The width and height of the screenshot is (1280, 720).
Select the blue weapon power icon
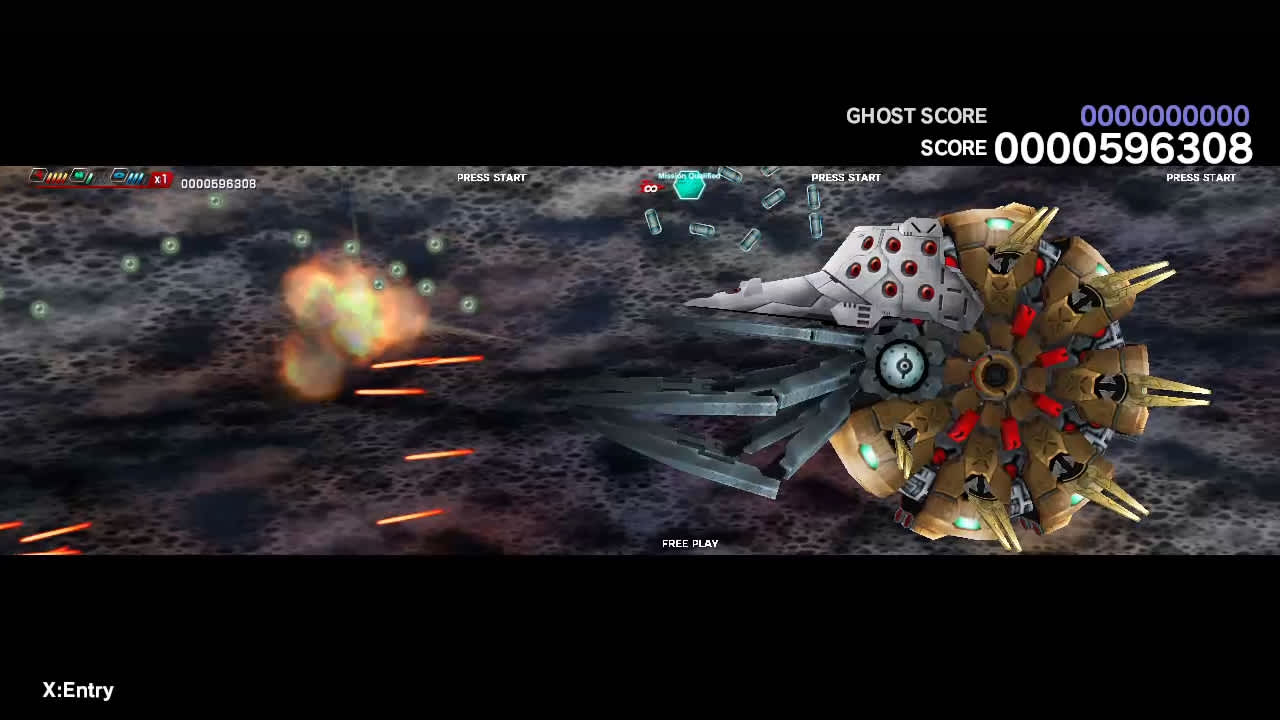tap(120, 174)
